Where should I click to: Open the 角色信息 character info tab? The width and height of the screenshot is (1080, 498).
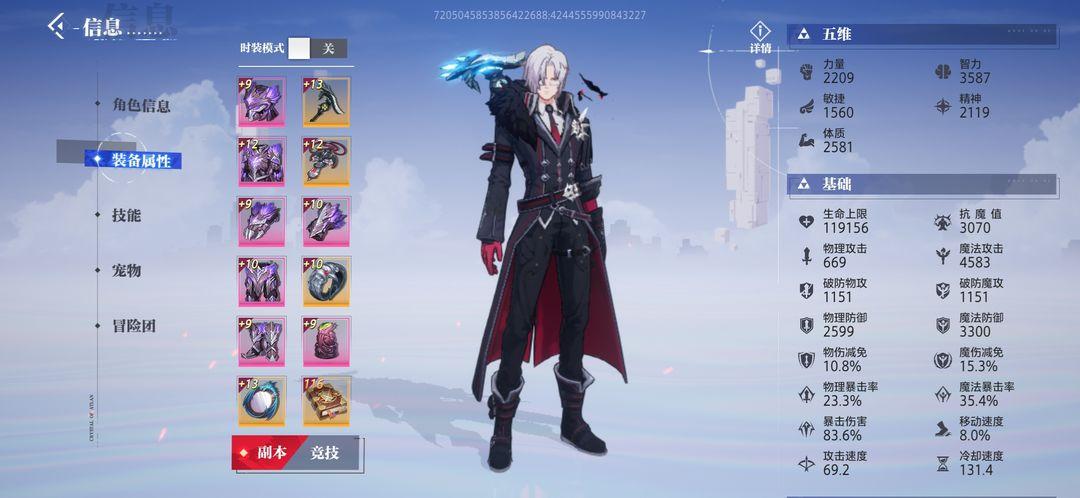click(141, 105)
